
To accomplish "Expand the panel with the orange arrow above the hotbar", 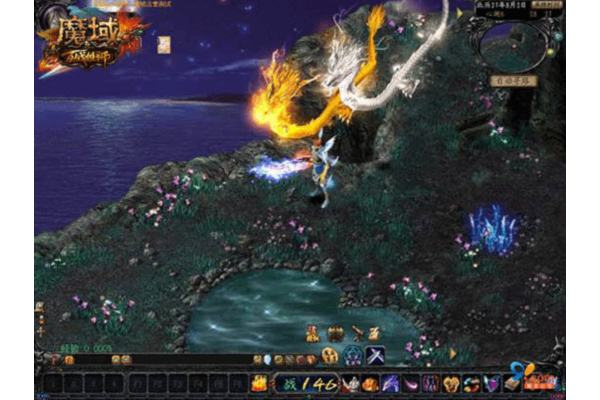I will [452, 353].
